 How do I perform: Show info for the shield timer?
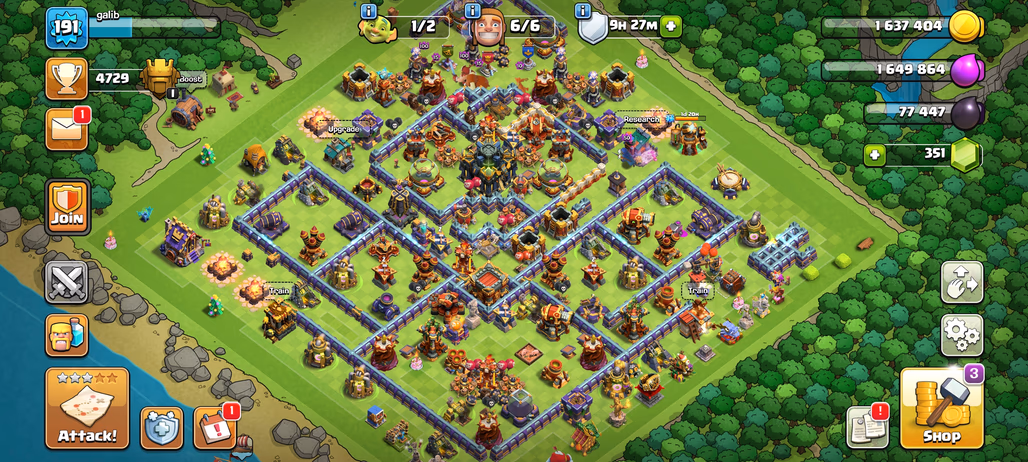[583, 11]
